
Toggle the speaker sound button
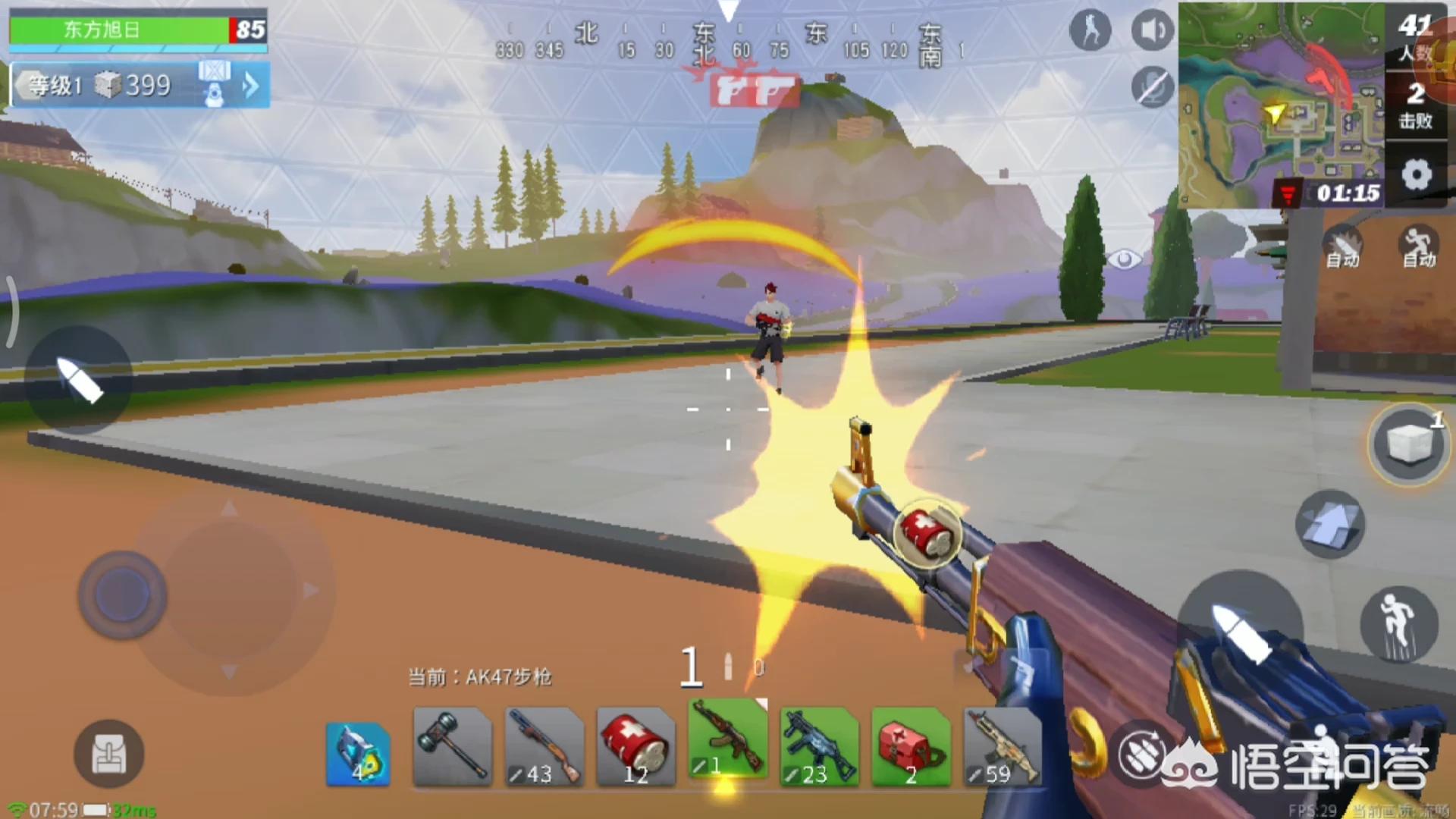tap(1152, 31)
